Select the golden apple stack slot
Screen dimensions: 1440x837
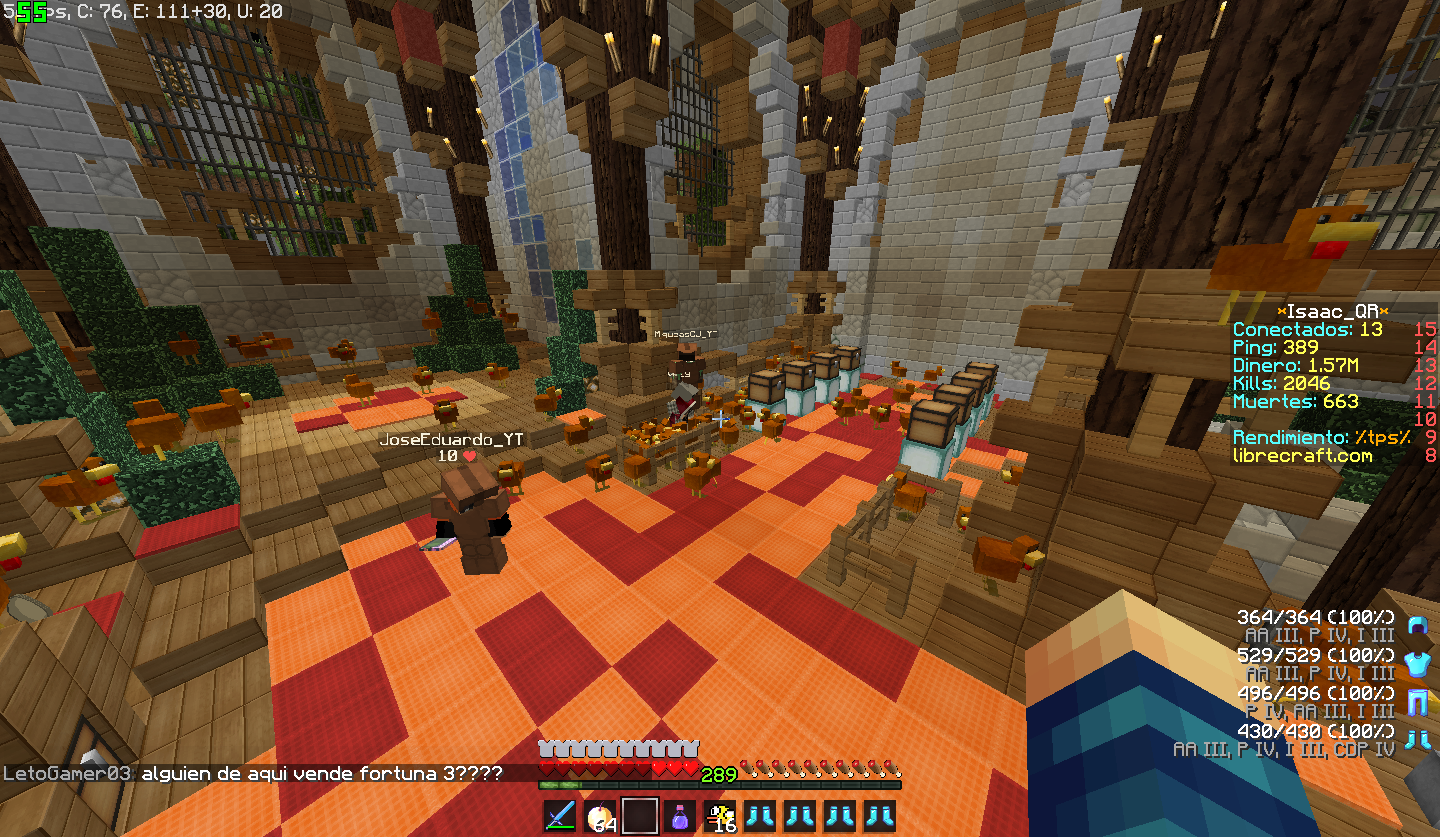(600, 816)
